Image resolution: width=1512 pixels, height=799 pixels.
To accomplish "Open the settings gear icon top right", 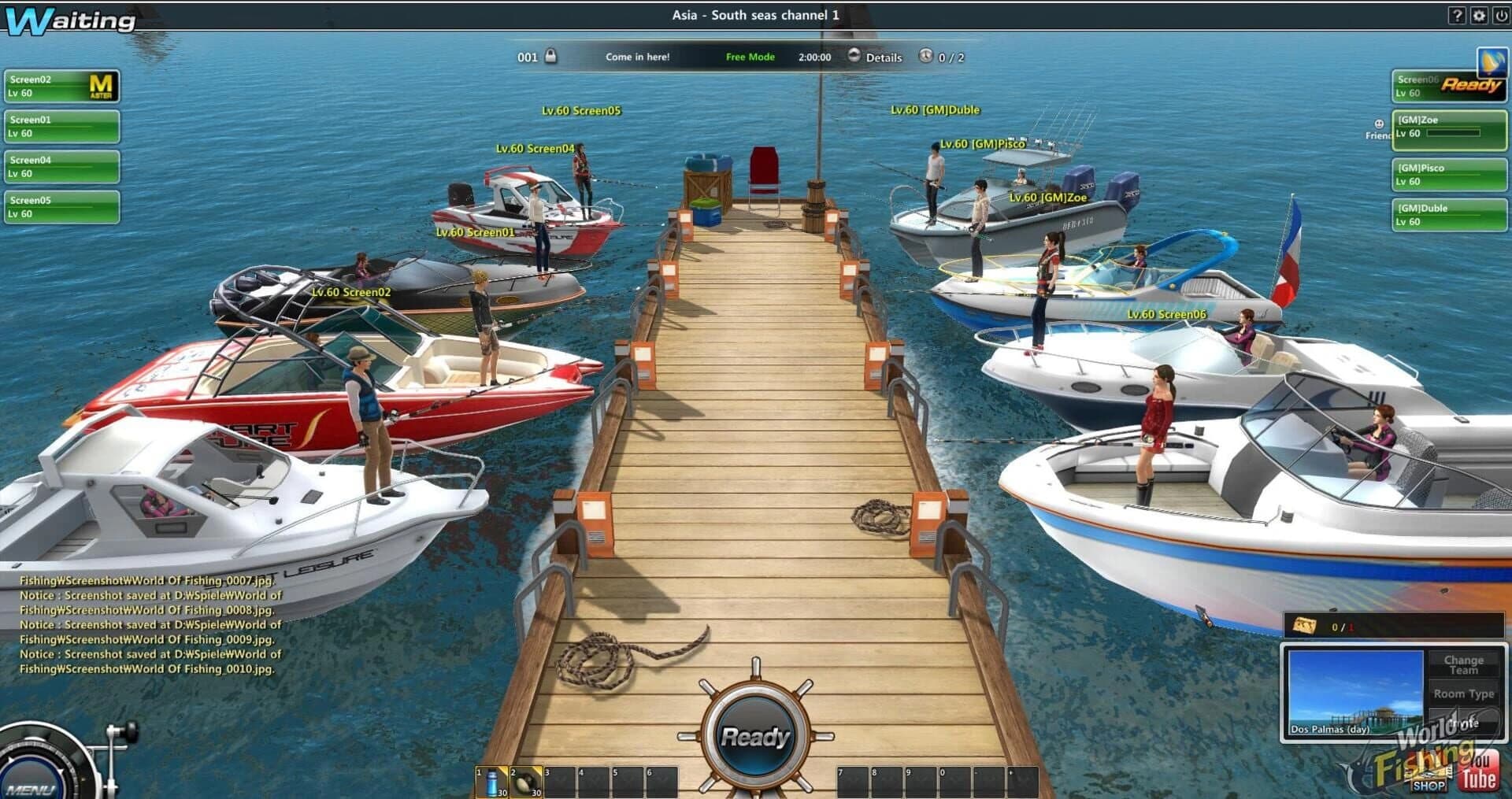I will pyautogui.click(x=1480, y=16).
